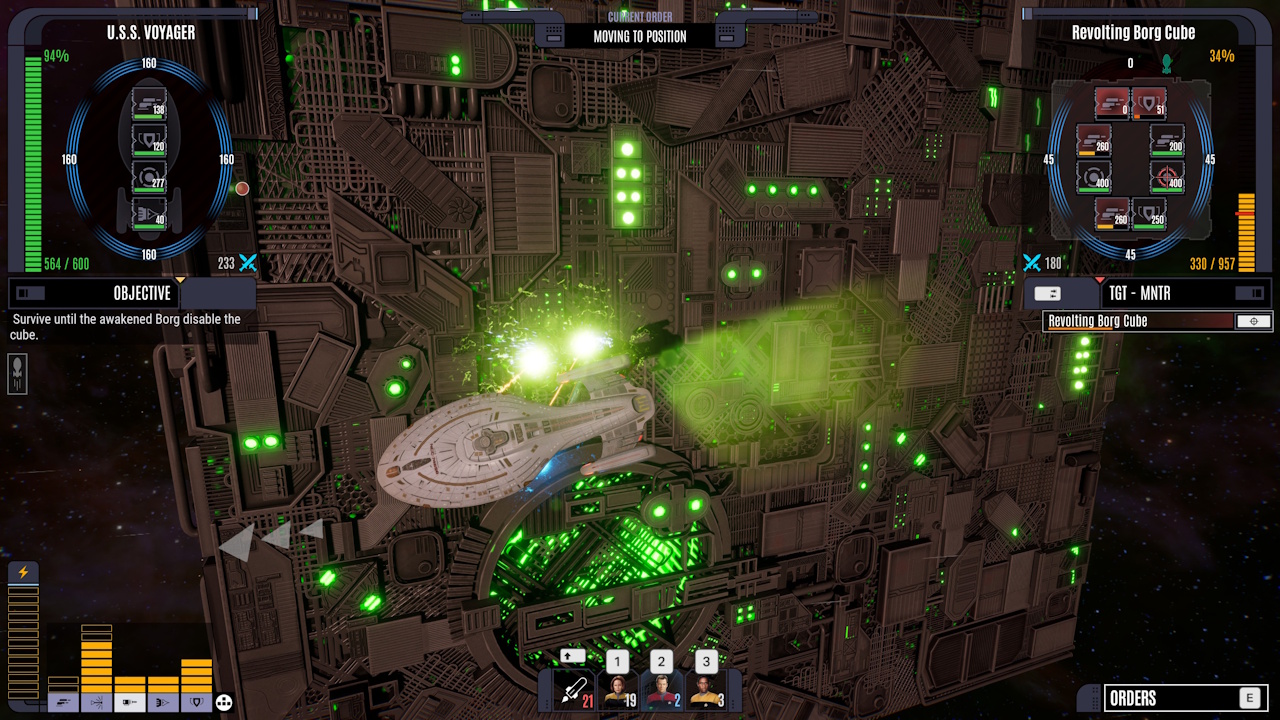This screenshot has width=1280, height=720.
Task: Expand the dots handle beside crew portraits
Action: coord(733,703)
